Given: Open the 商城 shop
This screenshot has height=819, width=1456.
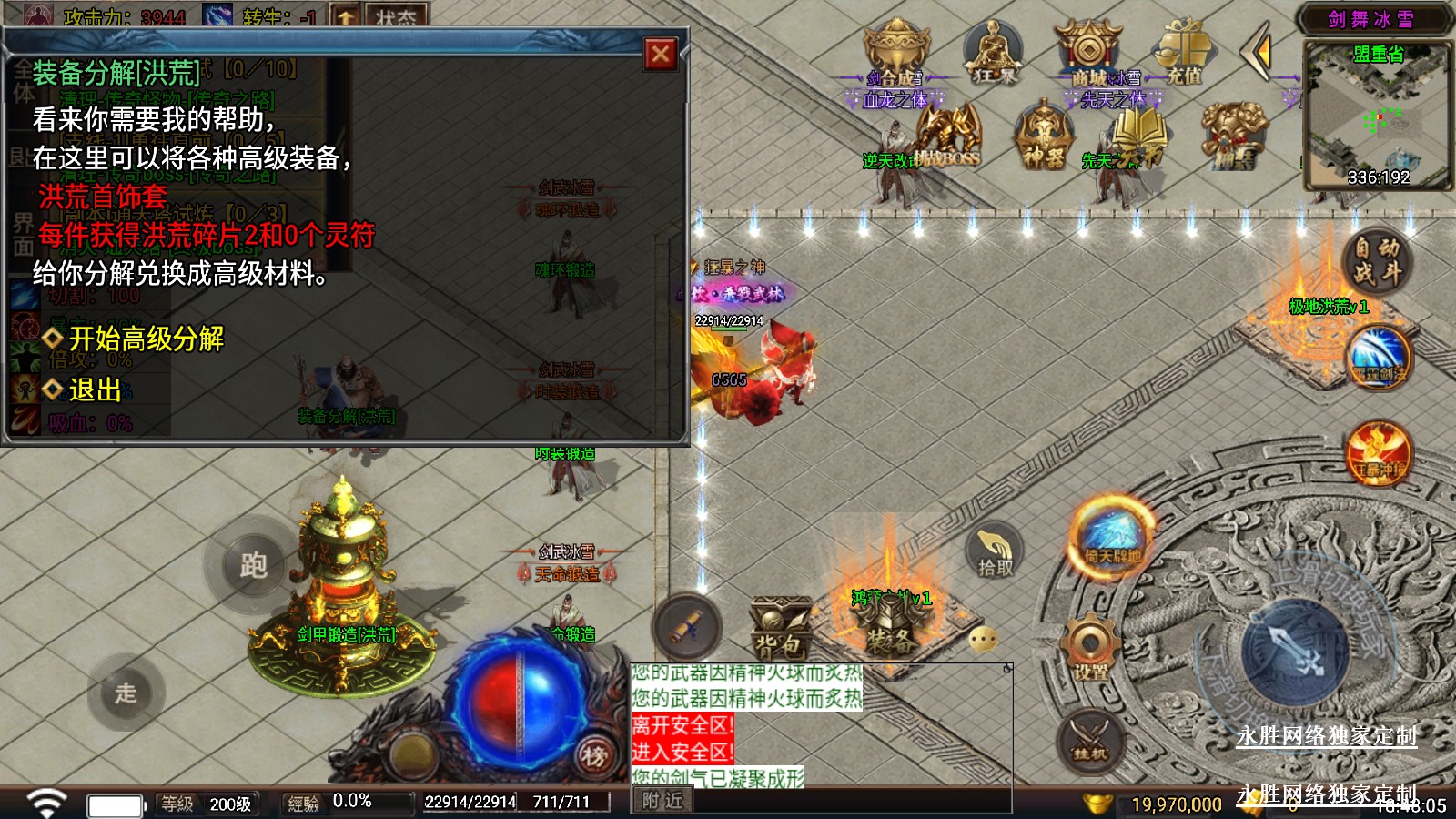Looking at the screenshot, I should (1088, 53).
